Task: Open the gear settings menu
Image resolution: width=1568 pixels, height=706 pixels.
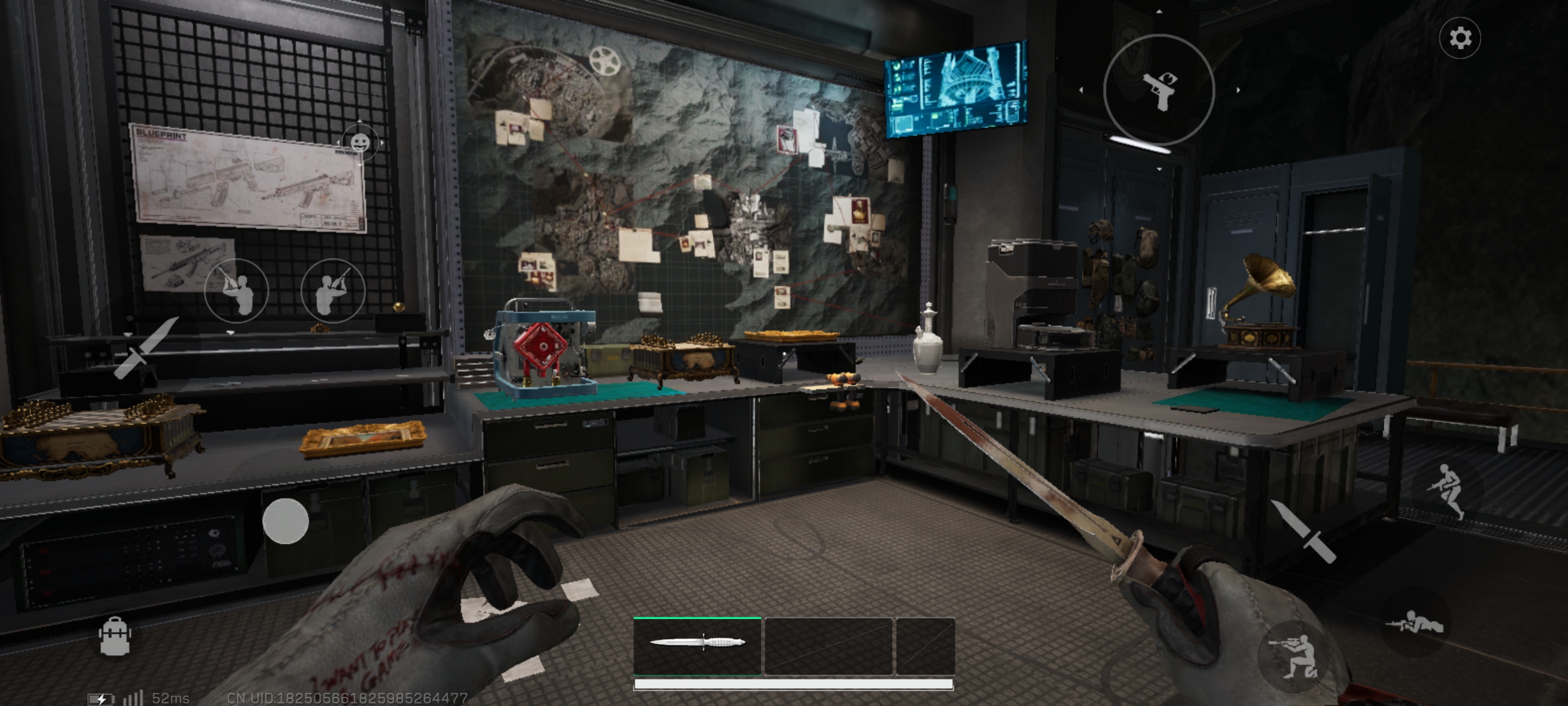Action: pos(1460,38)
